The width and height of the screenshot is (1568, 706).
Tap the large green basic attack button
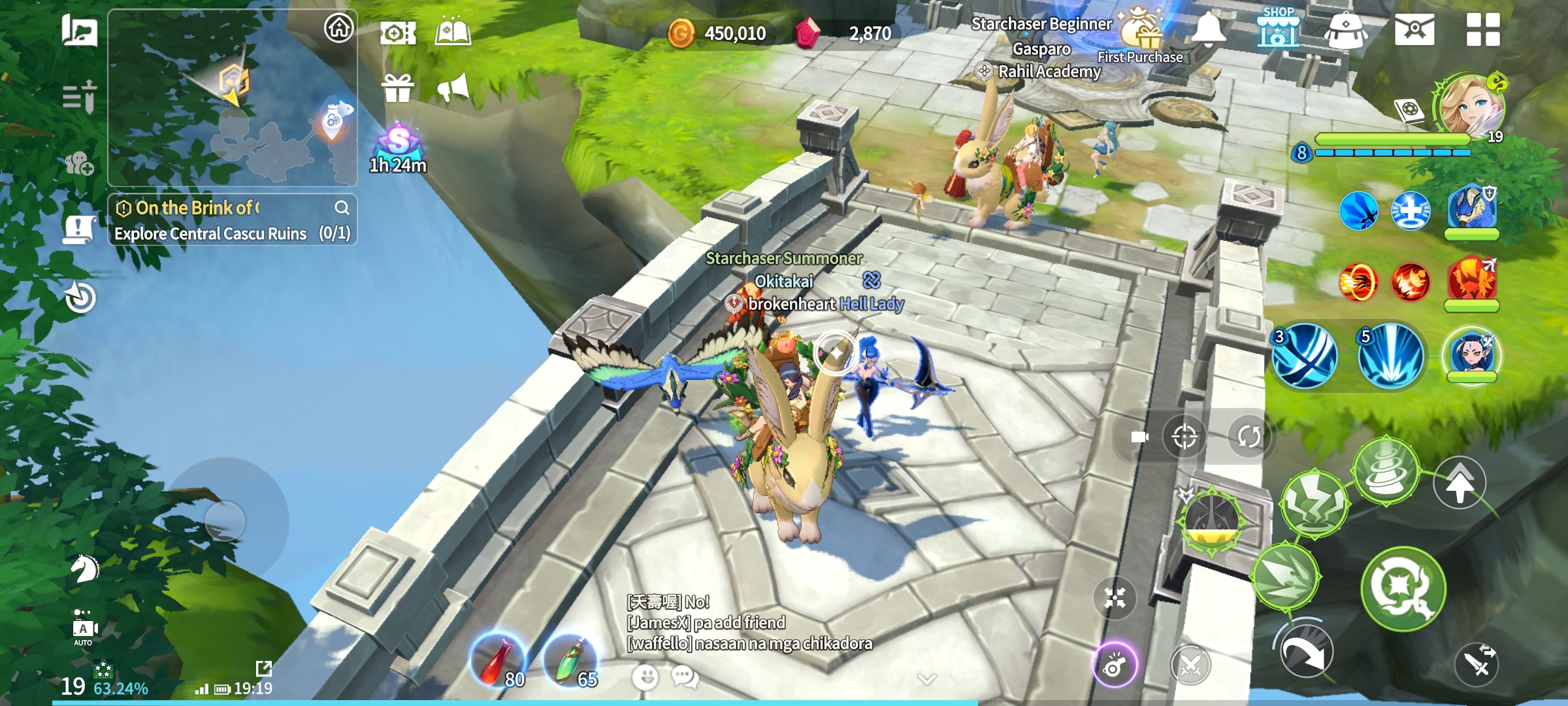coord(1403,588)
